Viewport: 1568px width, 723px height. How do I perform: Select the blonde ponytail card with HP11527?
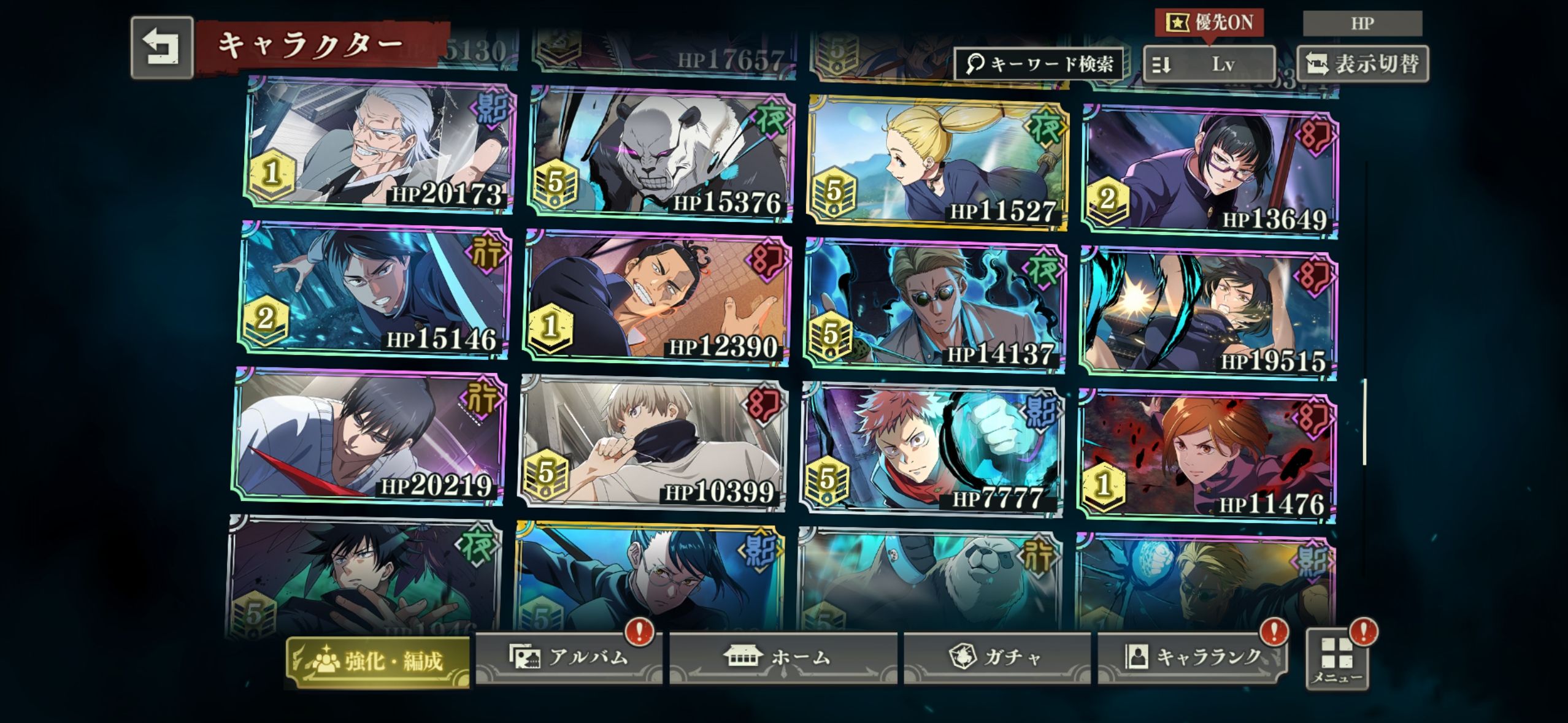tap(939, 163)
